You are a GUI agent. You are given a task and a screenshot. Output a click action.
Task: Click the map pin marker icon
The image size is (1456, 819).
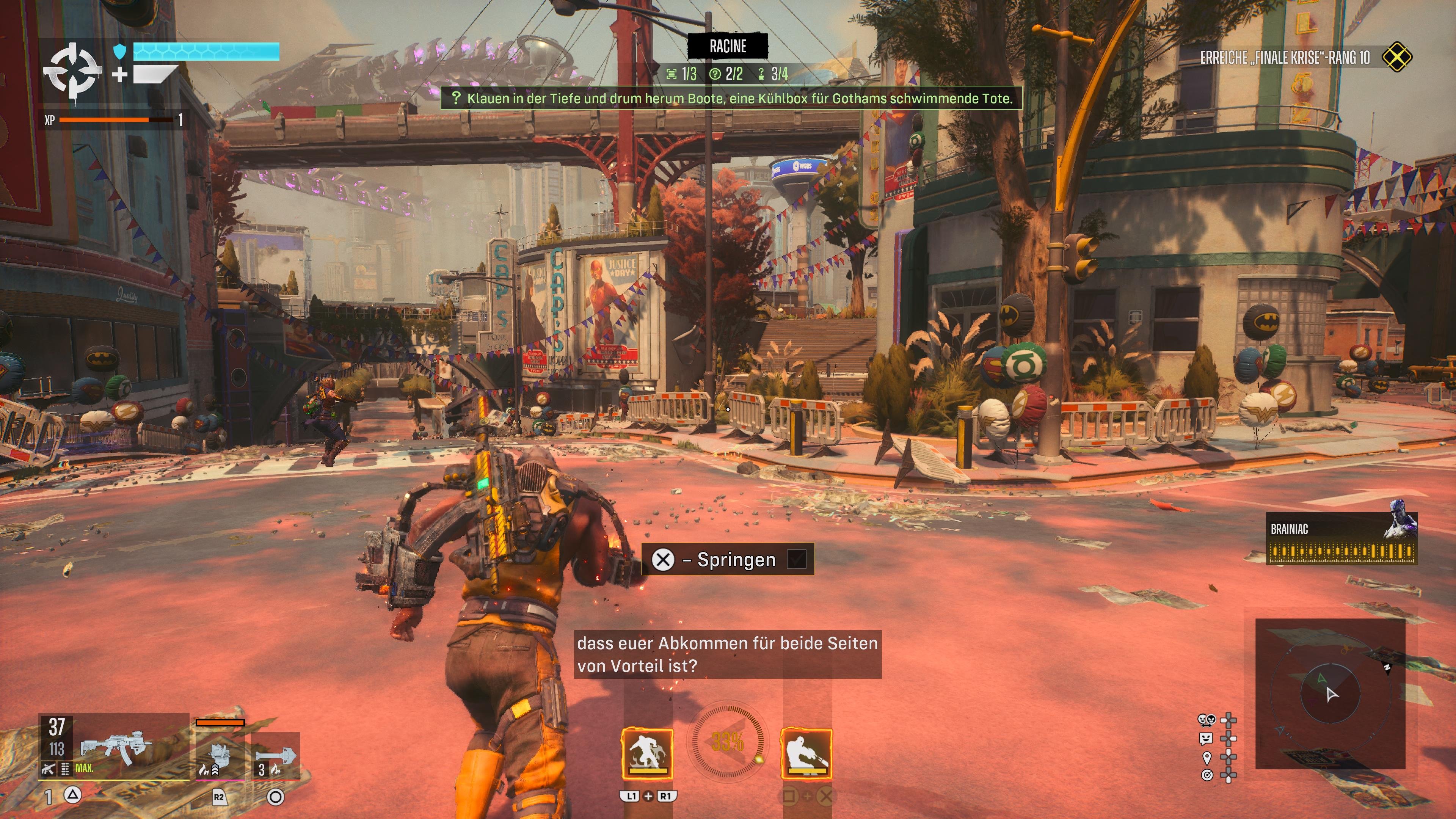point(1207,757)
